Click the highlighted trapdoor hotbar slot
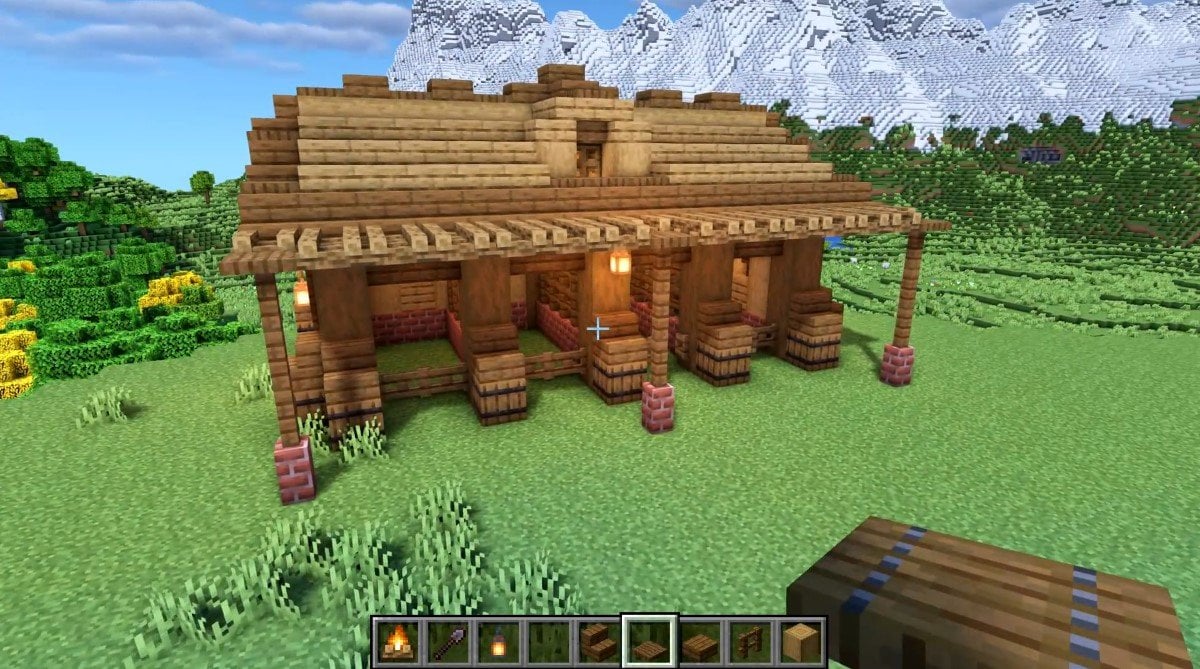The height and width of the screenshot is (669, 1200). point(649,642)
